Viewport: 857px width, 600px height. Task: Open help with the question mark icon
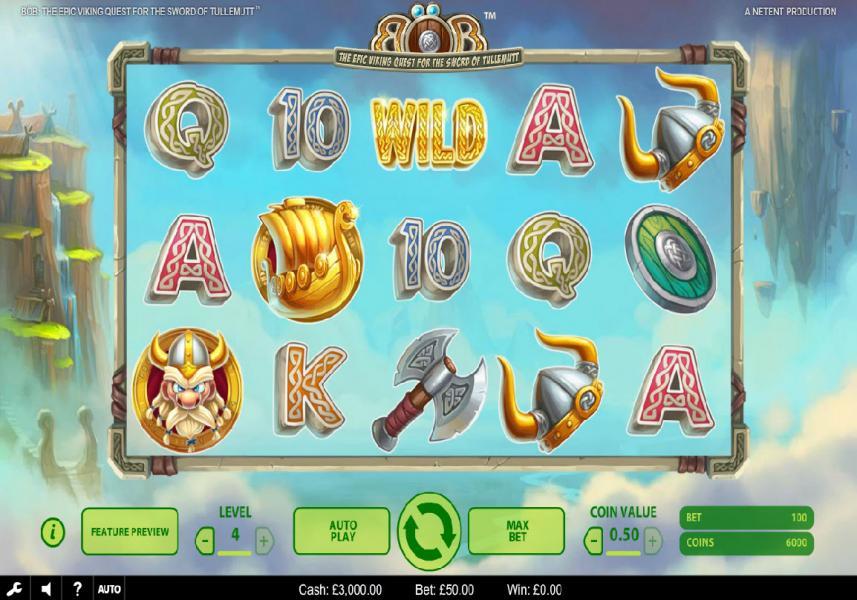tap(78, 589)
